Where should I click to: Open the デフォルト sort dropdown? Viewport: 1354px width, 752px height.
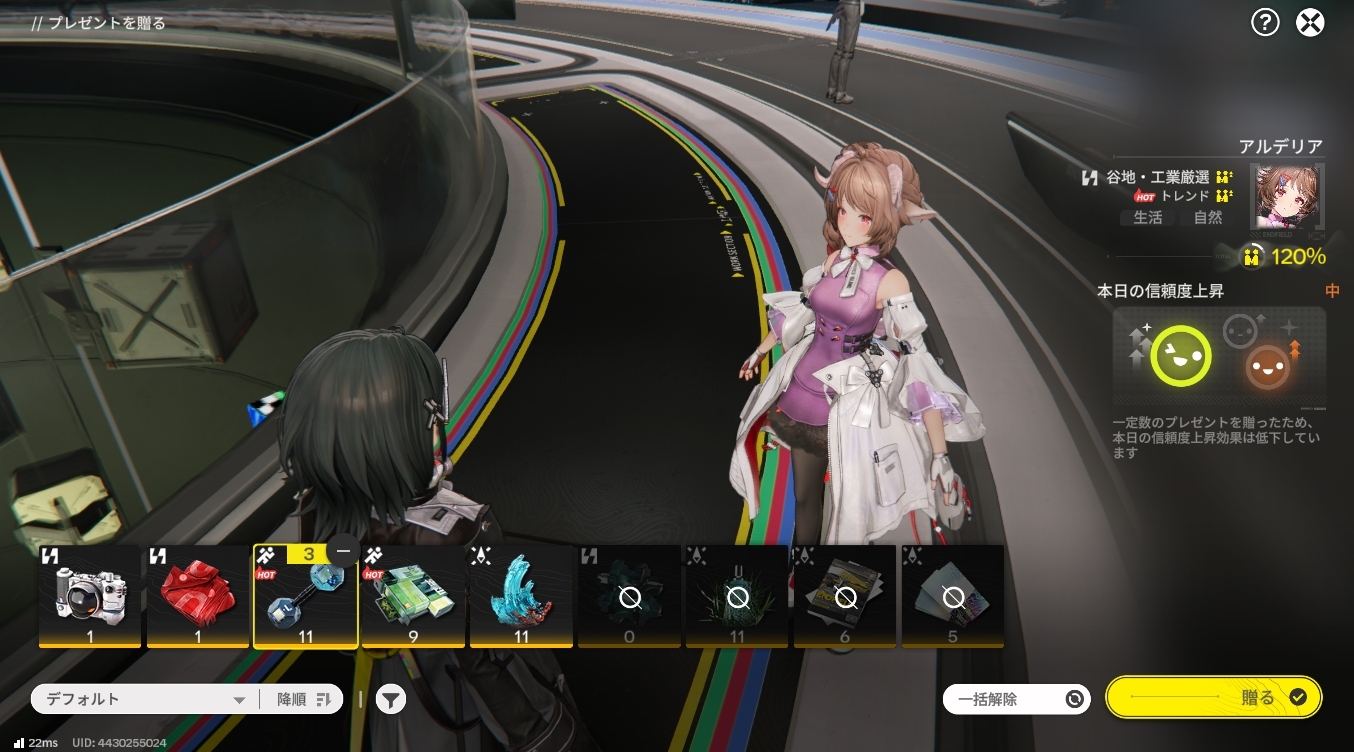(145, 700)
